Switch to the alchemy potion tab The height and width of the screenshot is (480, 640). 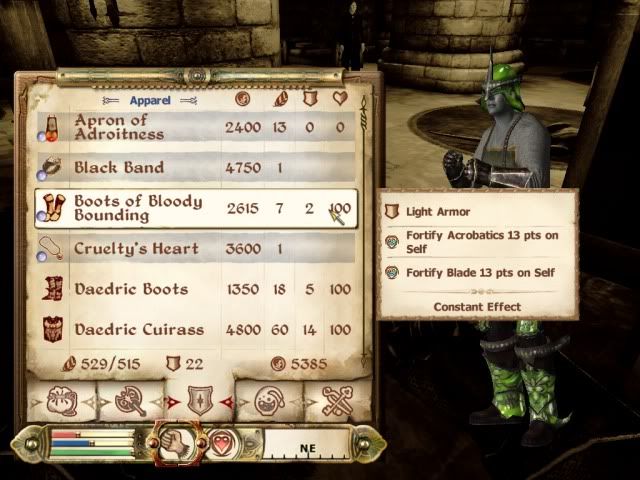point(266,400)
